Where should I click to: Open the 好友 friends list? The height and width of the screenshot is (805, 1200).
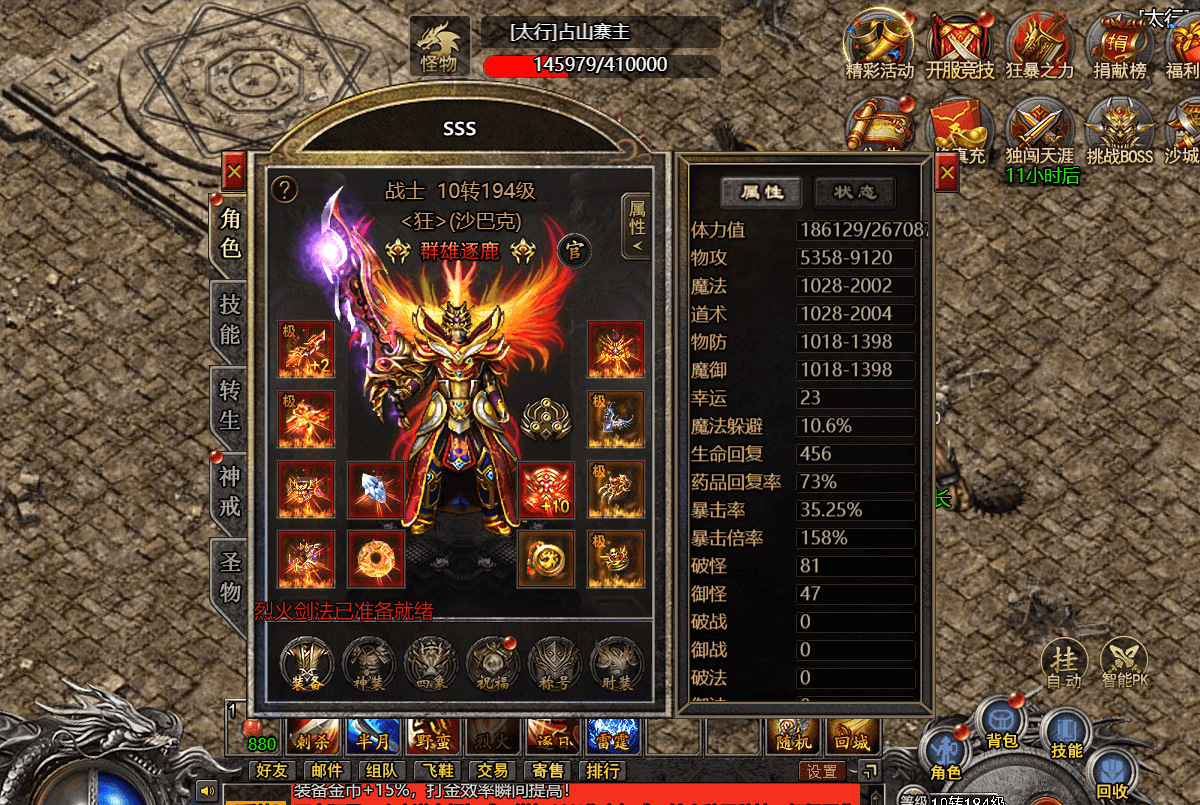[x=271, y=771]
